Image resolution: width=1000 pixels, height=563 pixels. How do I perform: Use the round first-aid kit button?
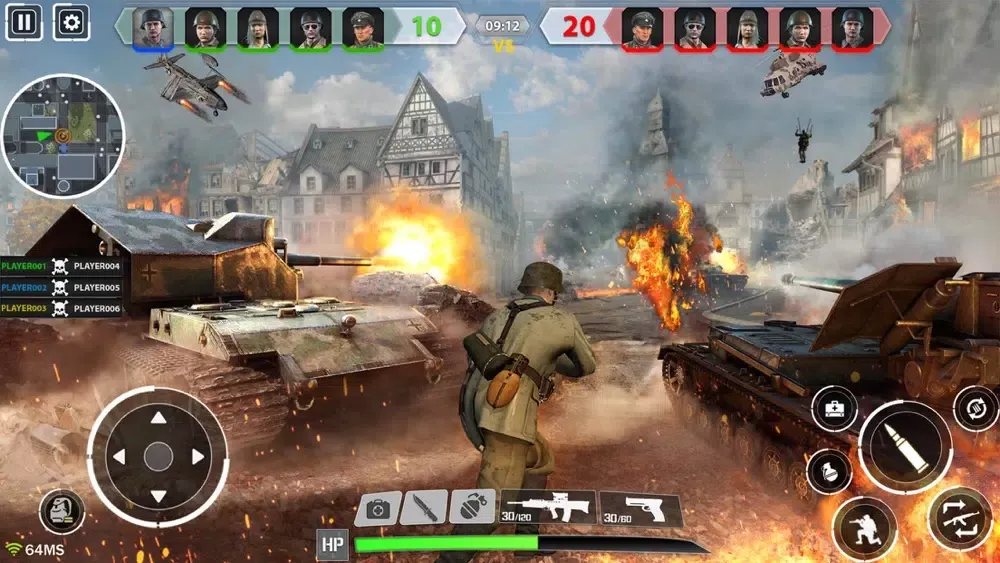[x=833, y=408]
